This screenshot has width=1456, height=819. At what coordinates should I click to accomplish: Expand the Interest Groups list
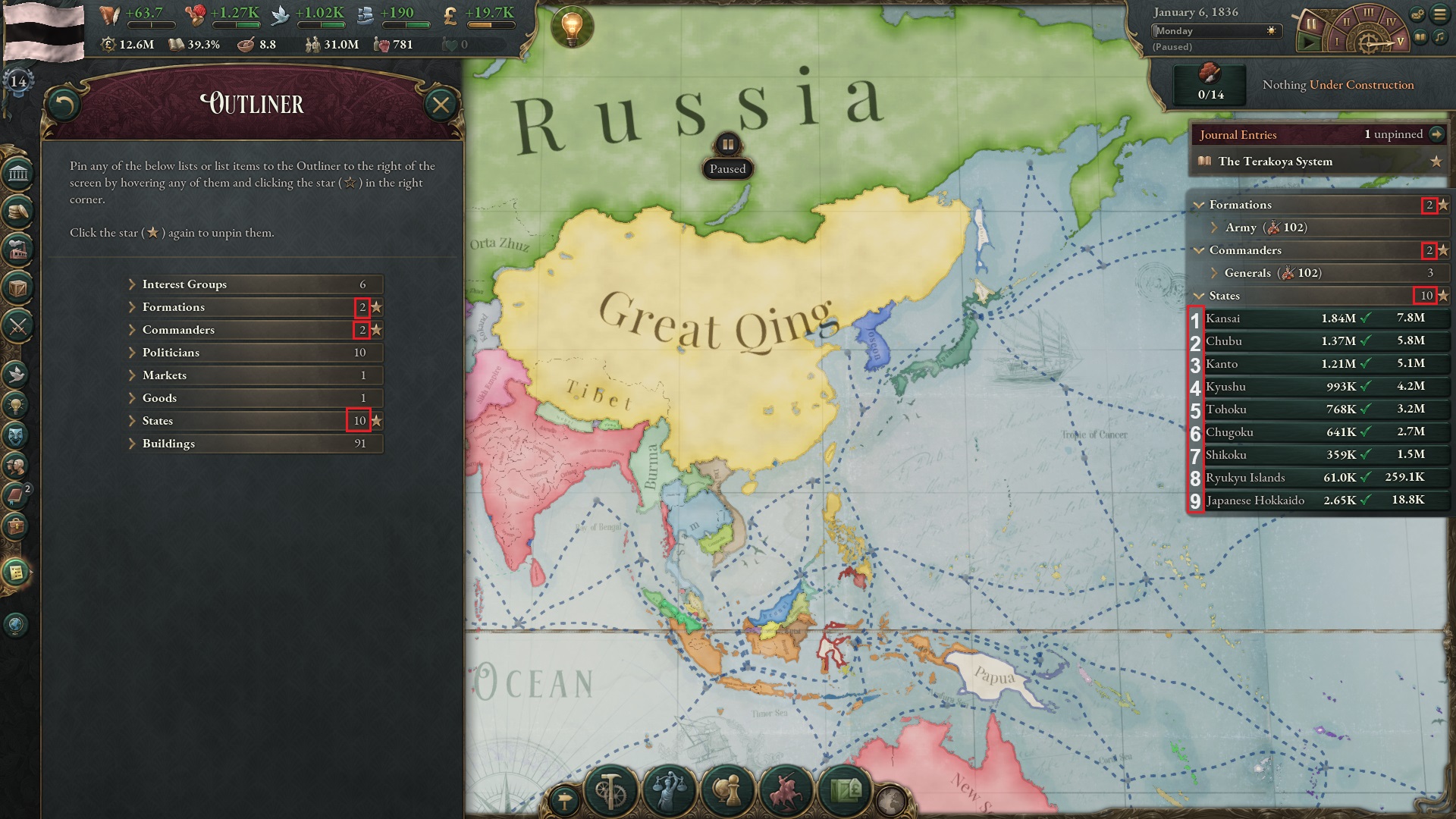(134, 284)
